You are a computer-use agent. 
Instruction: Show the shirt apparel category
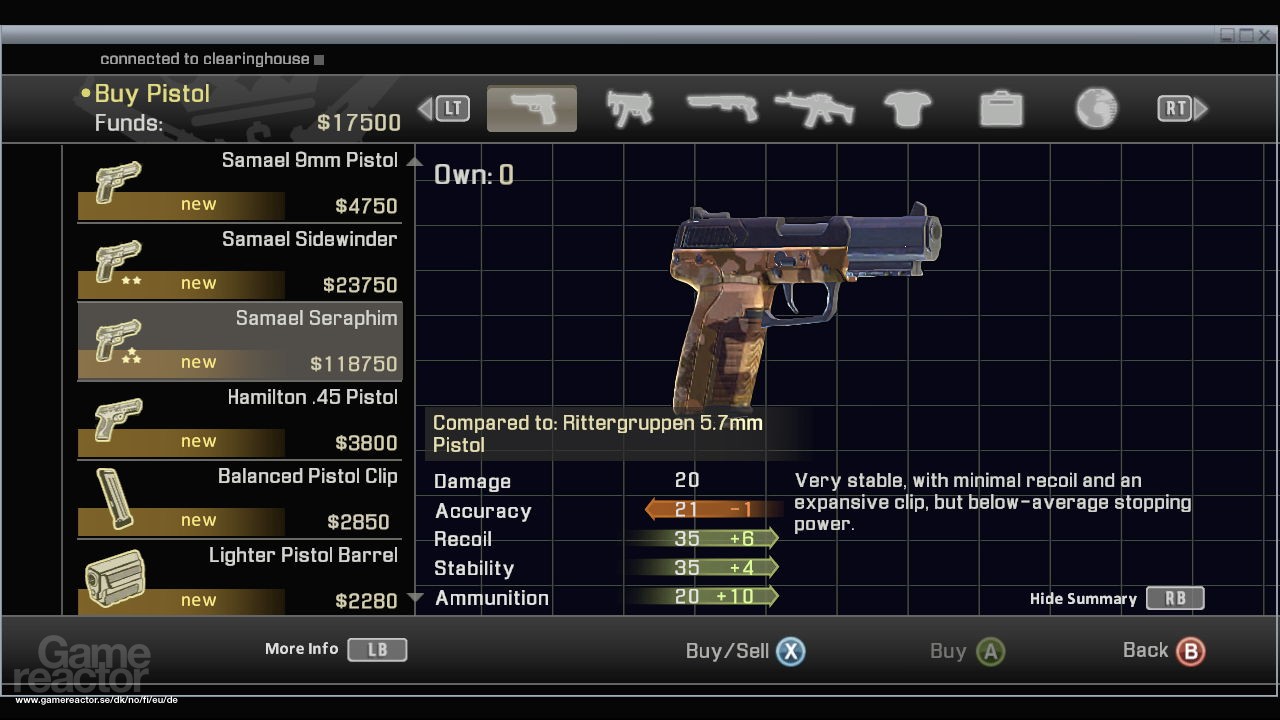click(x=908, y=108)
